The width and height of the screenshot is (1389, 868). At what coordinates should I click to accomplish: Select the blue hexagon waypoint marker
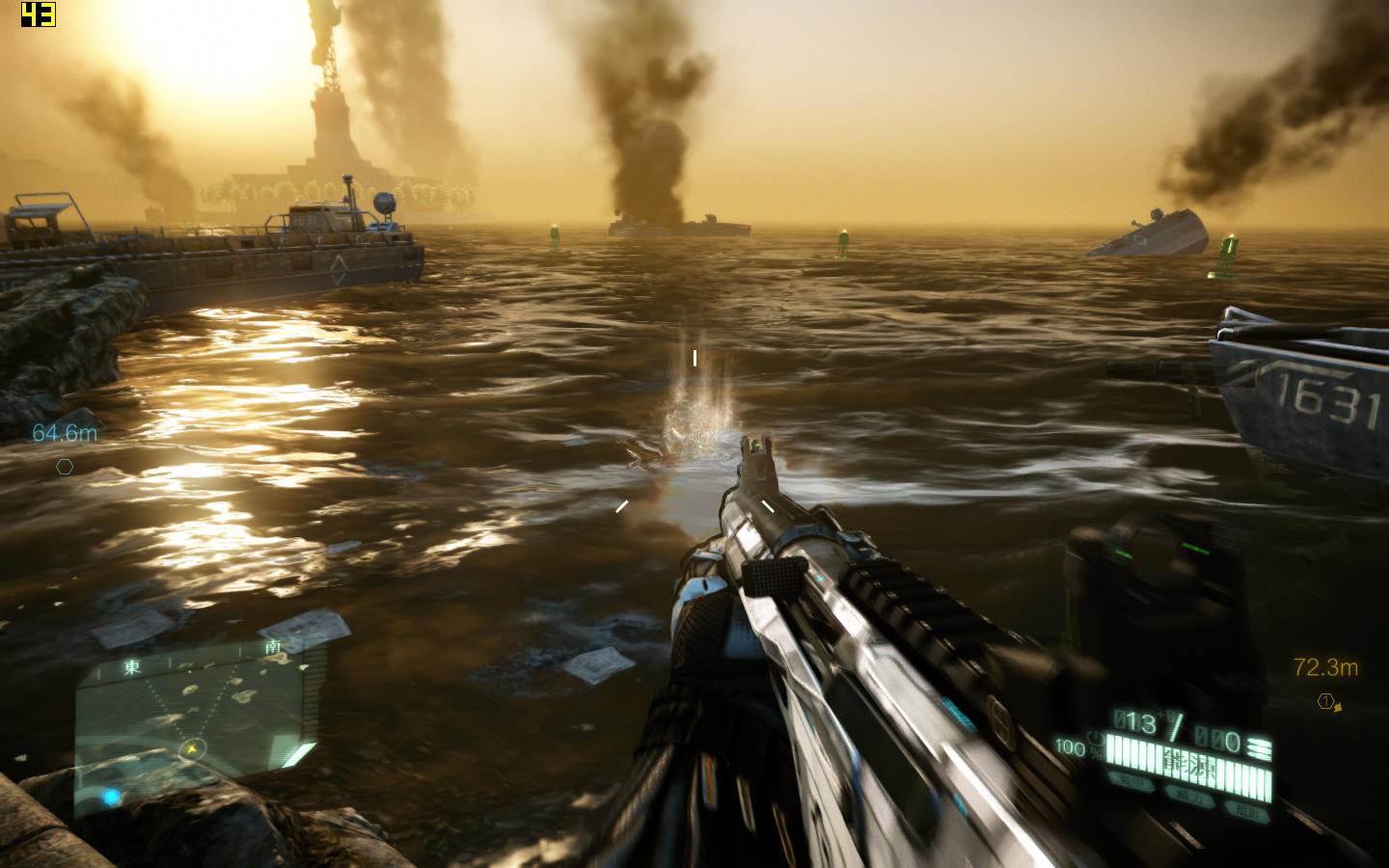pos(65,467)
